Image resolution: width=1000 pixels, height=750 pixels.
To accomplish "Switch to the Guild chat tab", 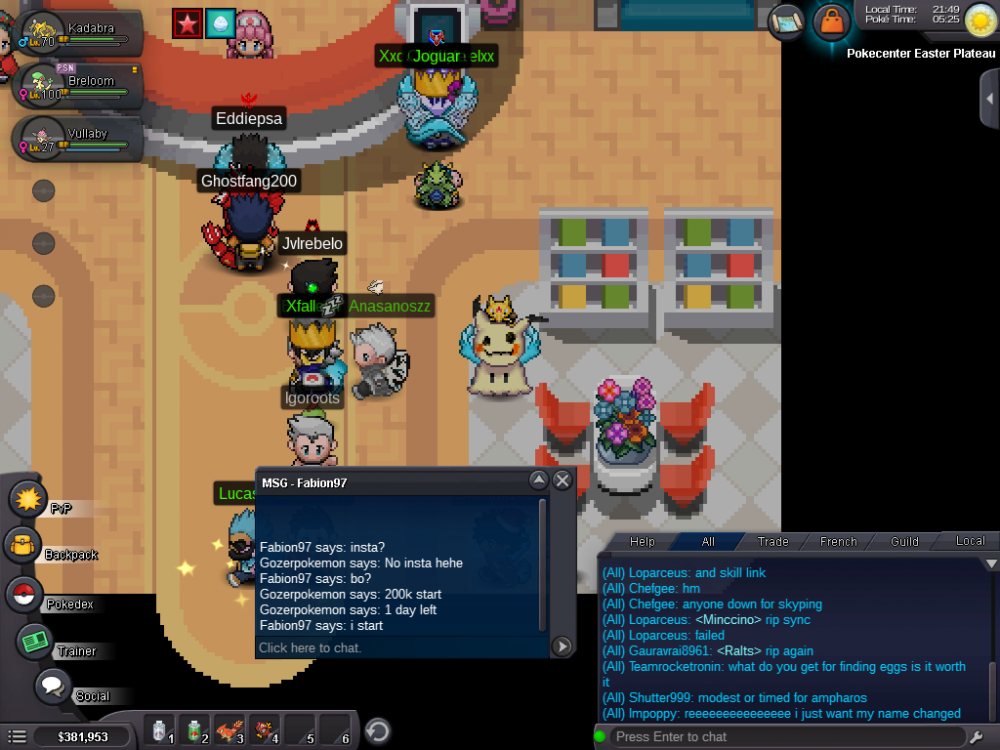I will pyautogui.click(x=904, y=541).
